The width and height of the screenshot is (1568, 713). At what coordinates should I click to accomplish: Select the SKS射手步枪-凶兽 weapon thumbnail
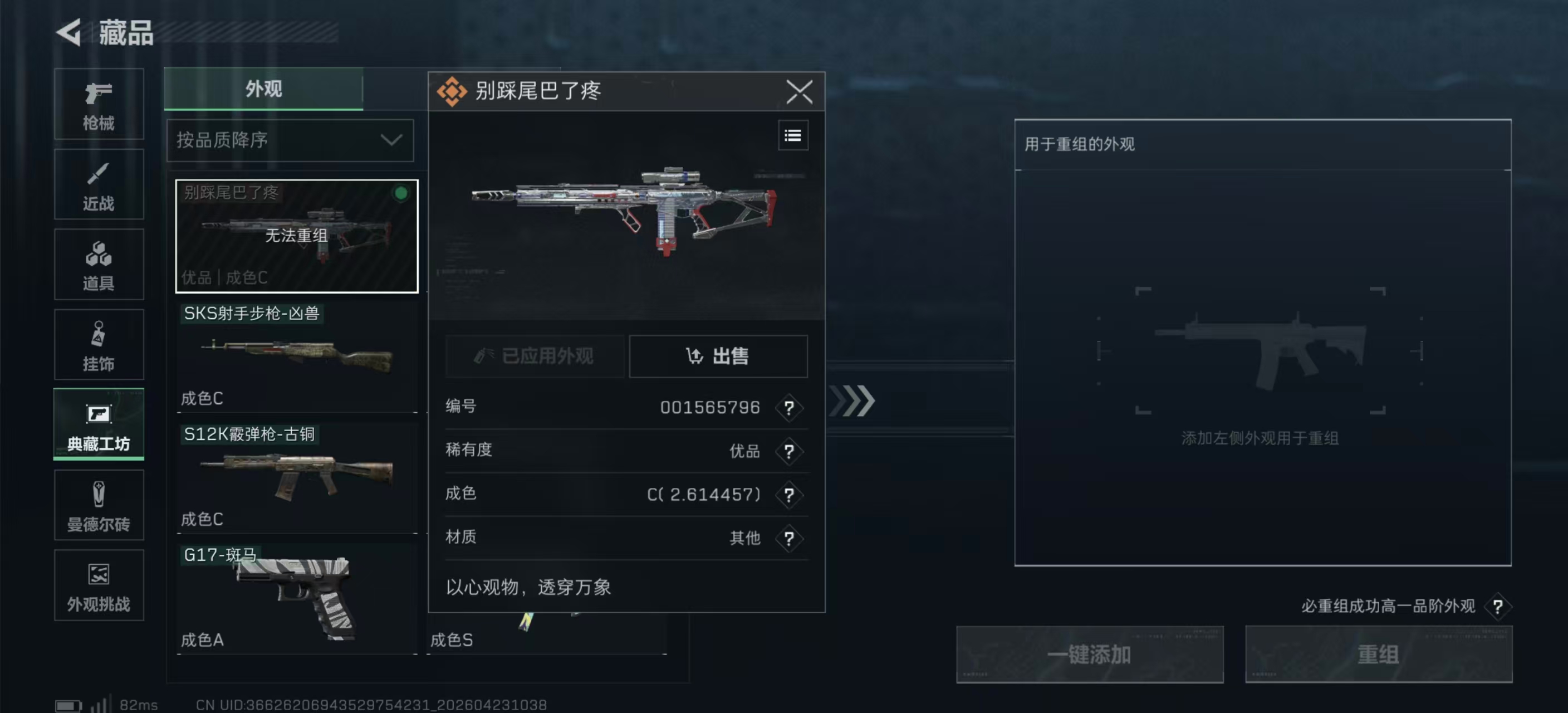pos(296,356)
